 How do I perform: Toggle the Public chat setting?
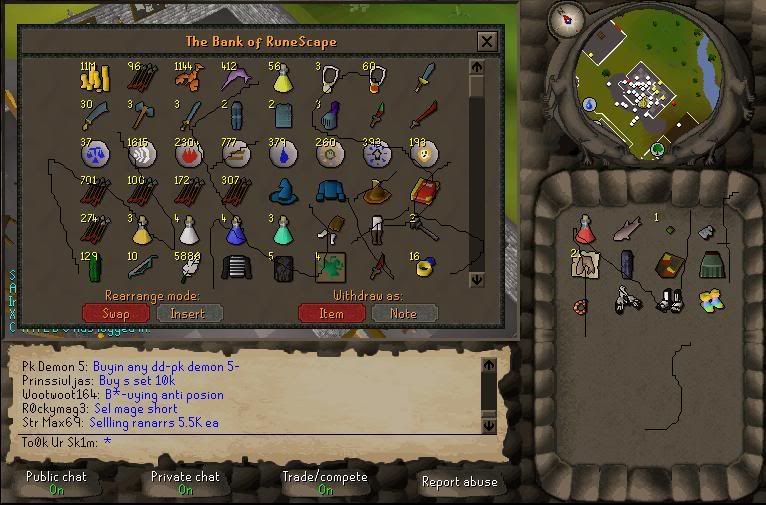(56, 483)
